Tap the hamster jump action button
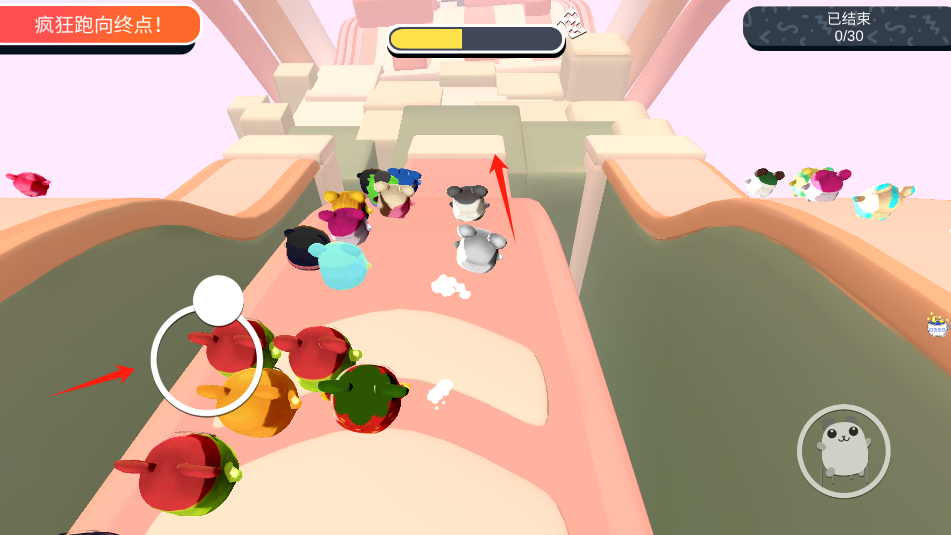The width and height of the screenshot is (951, 535). (843, 451)
